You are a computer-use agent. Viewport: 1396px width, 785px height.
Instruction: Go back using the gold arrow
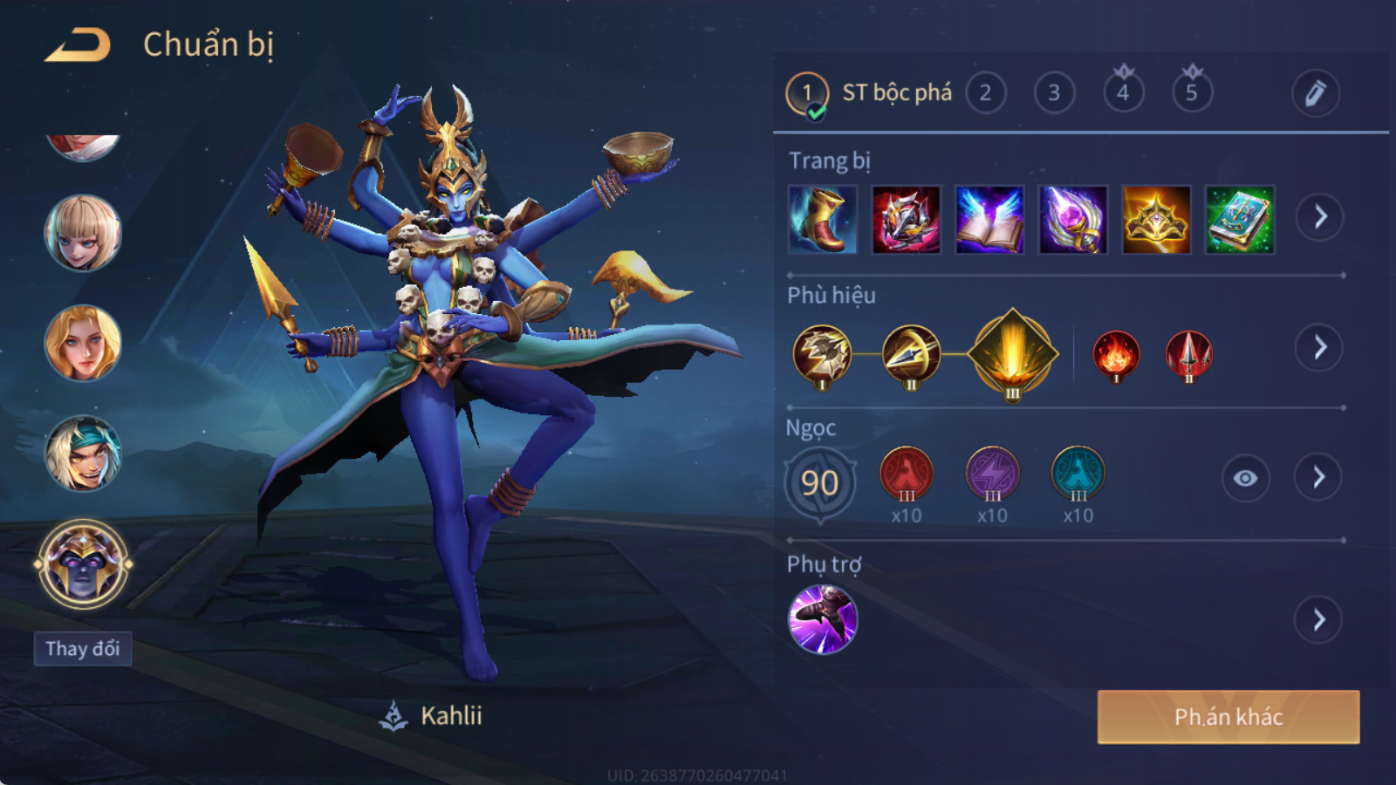(x=77, y=46)
